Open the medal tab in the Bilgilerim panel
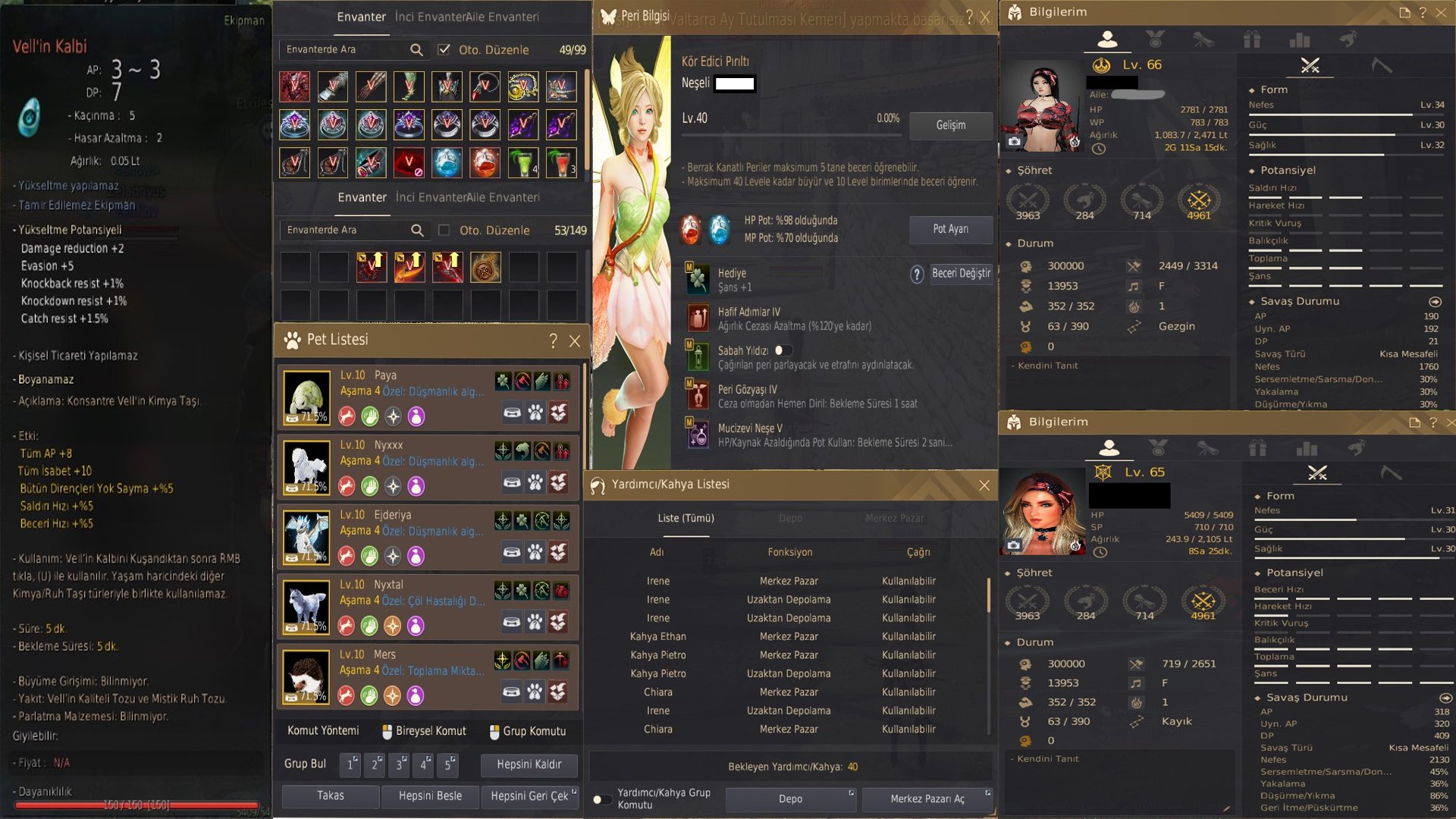The height and width of the screenshot is (819, 1456). tap(1156, 40)
